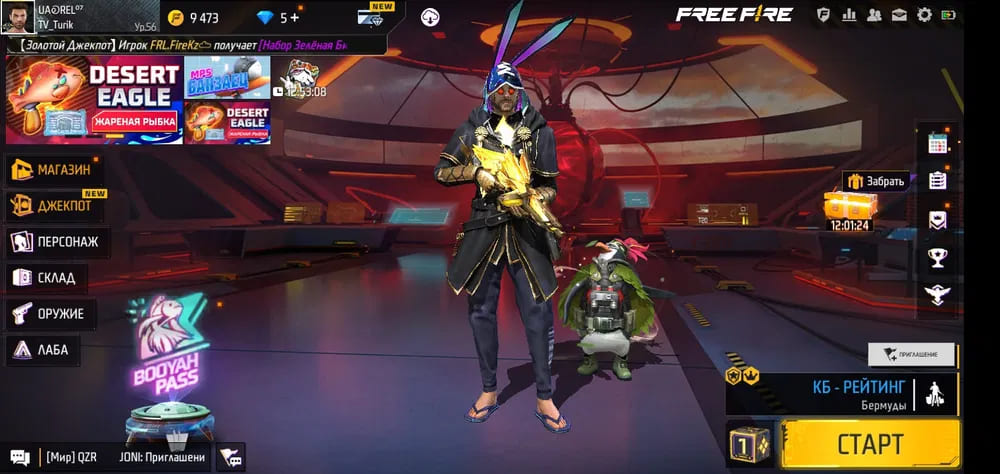The image size is (1000, 474).
Task: Open the mail envelope icon
Action: [899, 15]
